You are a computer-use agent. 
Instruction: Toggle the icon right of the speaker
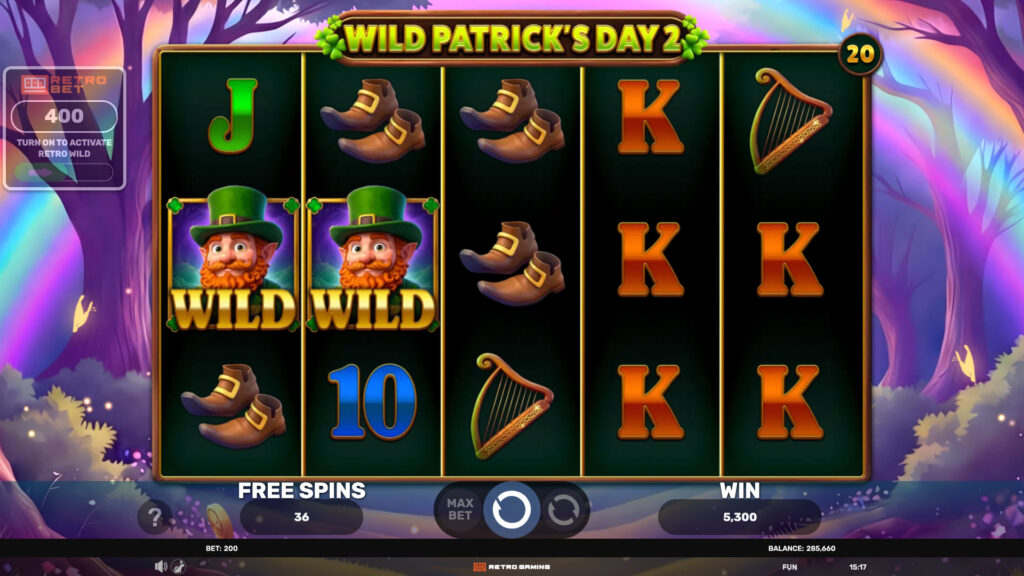pyautogui.click(x=178, y=566)
